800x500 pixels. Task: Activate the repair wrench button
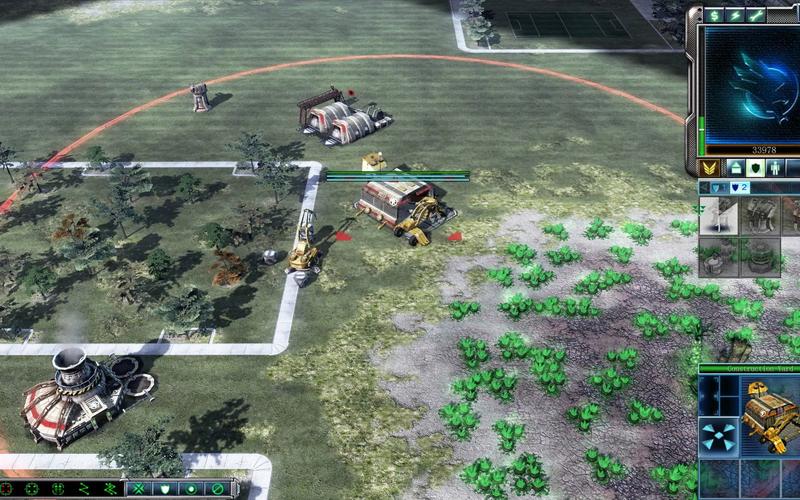tap(756, 15)
